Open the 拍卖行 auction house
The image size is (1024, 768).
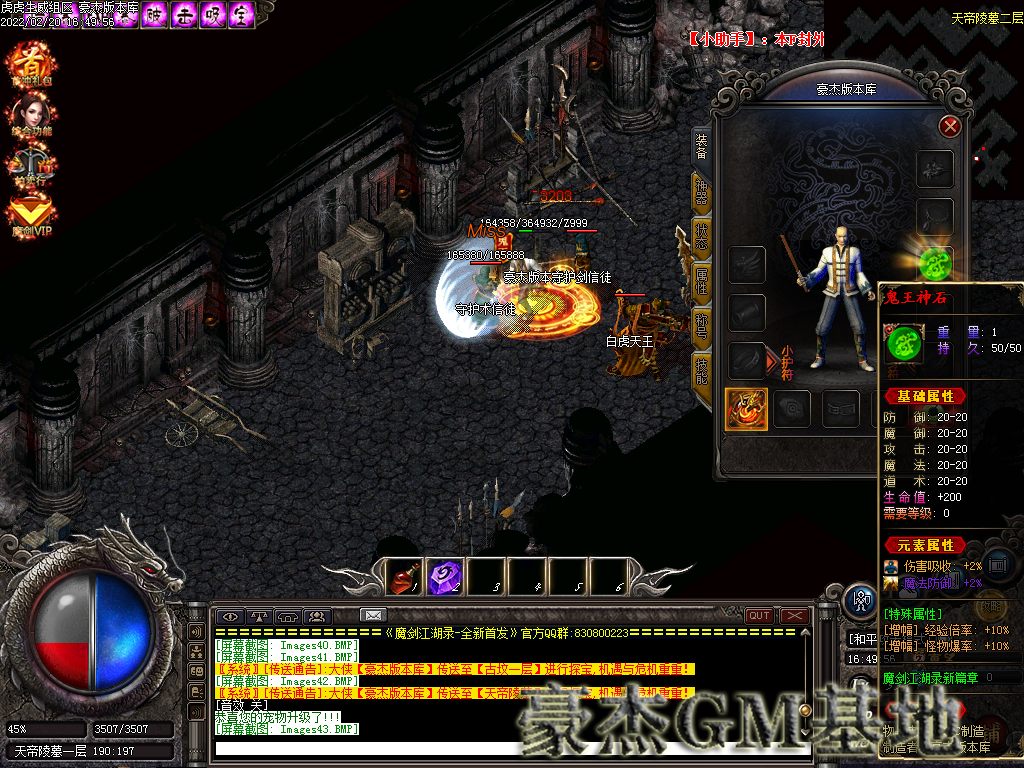pos(32,163)
